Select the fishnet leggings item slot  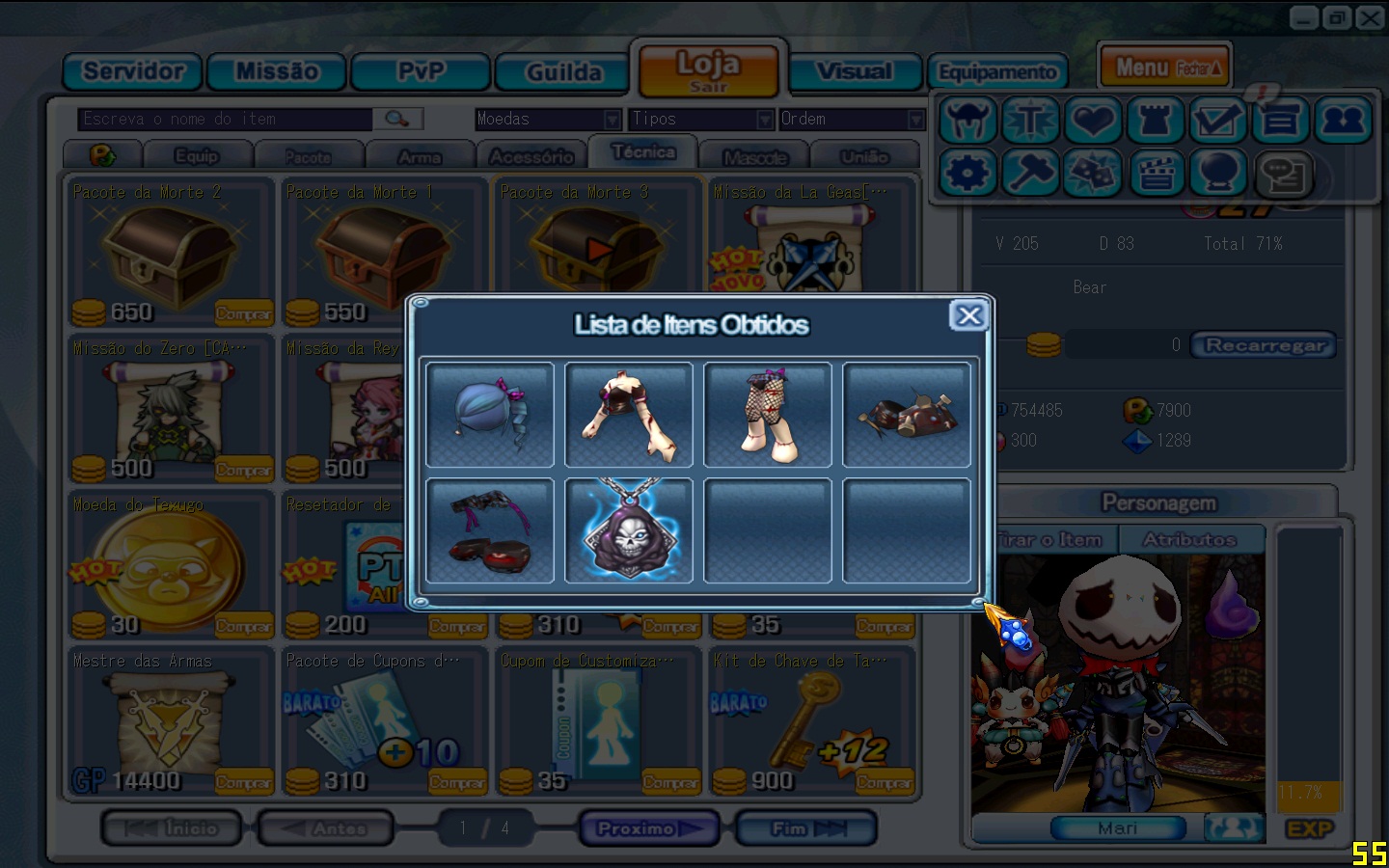767,415
